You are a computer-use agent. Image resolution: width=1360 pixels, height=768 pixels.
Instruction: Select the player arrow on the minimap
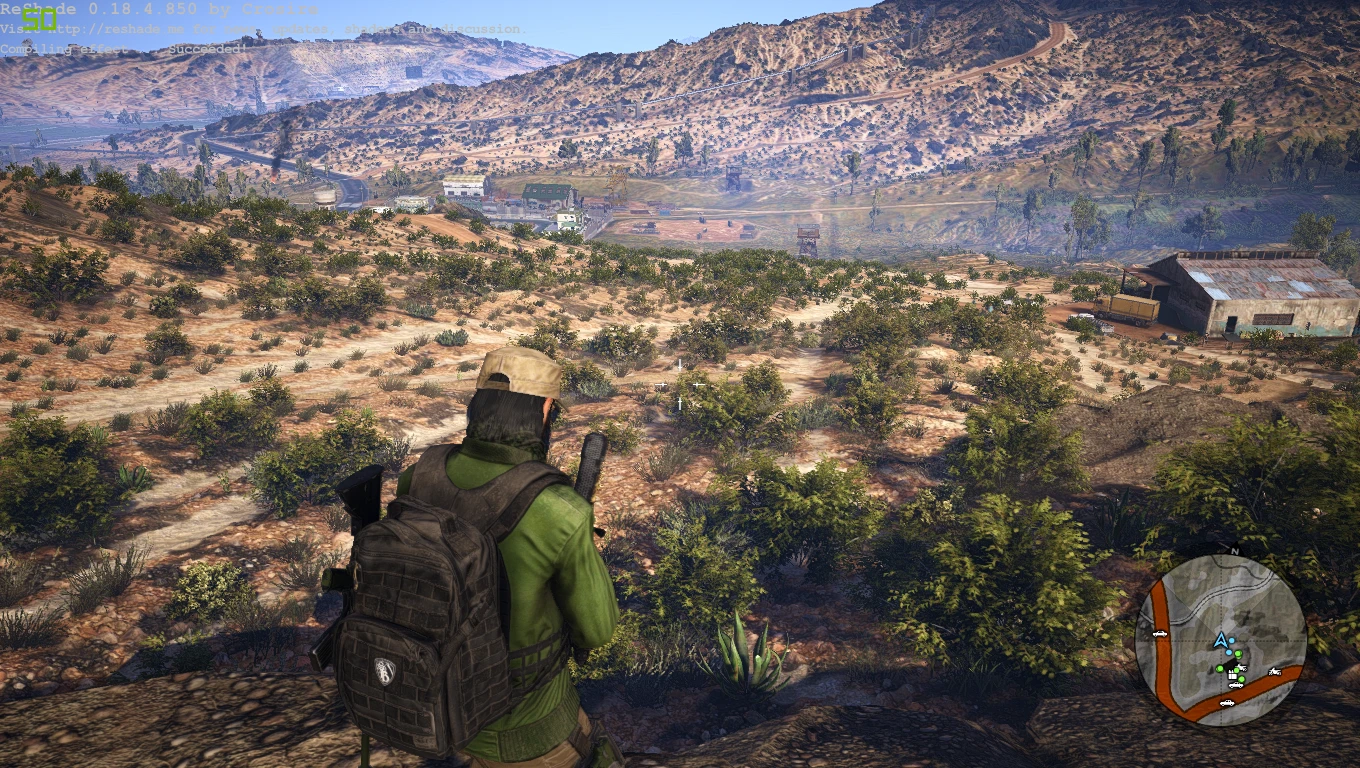coord(1221,641)
